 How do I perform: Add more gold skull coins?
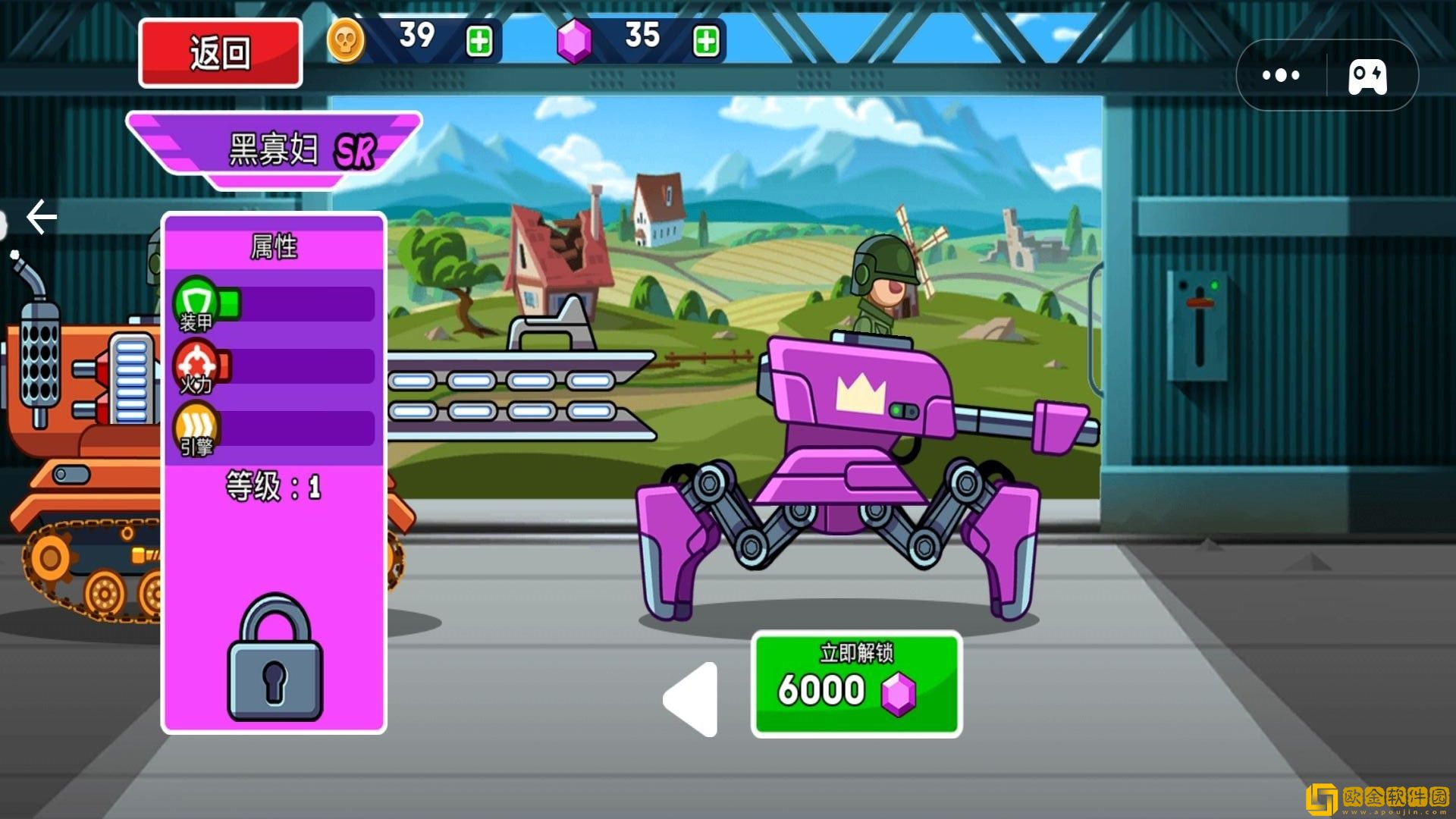pos(479,41)
